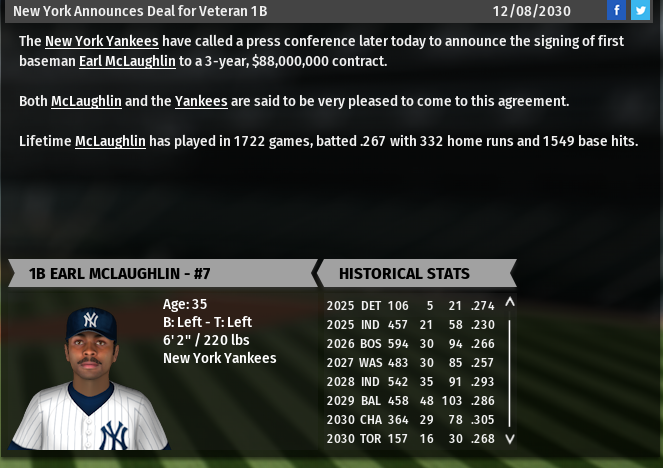
Task: Select the 2030 TOR stats row
Action: point(410,438)
